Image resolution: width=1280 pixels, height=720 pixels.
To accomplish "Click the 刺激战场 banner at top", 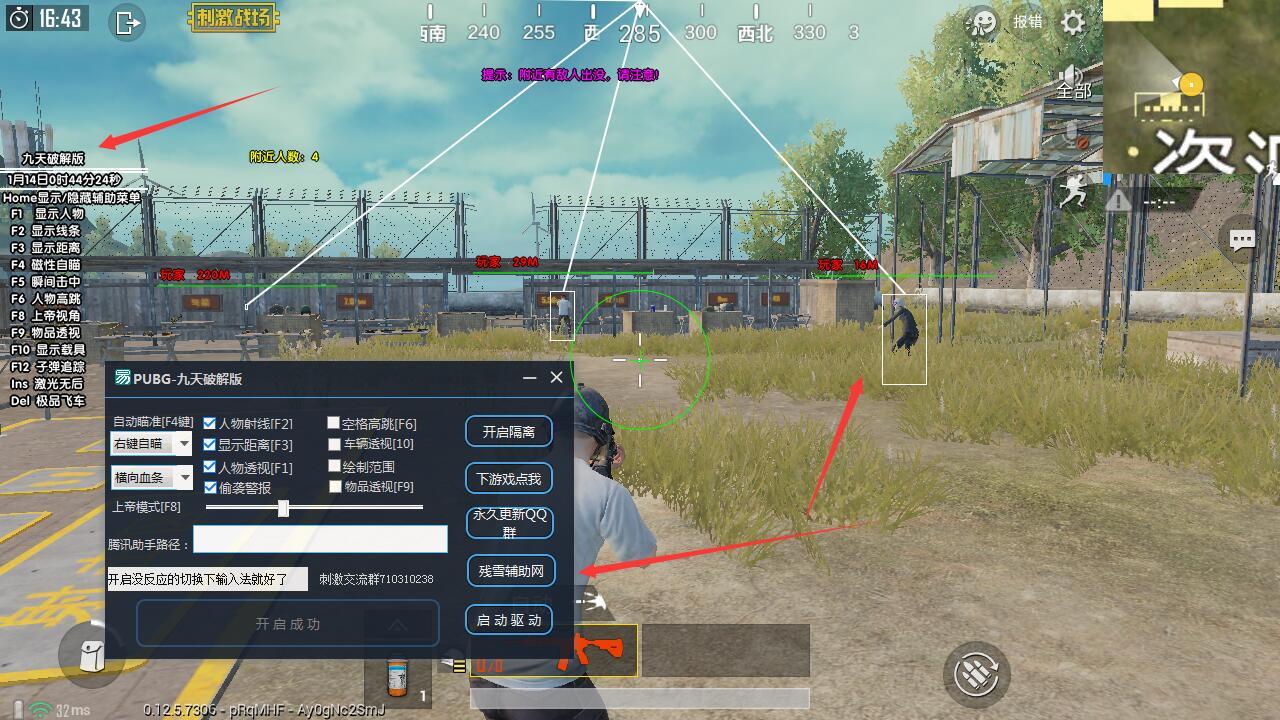I will click(235, 17).
